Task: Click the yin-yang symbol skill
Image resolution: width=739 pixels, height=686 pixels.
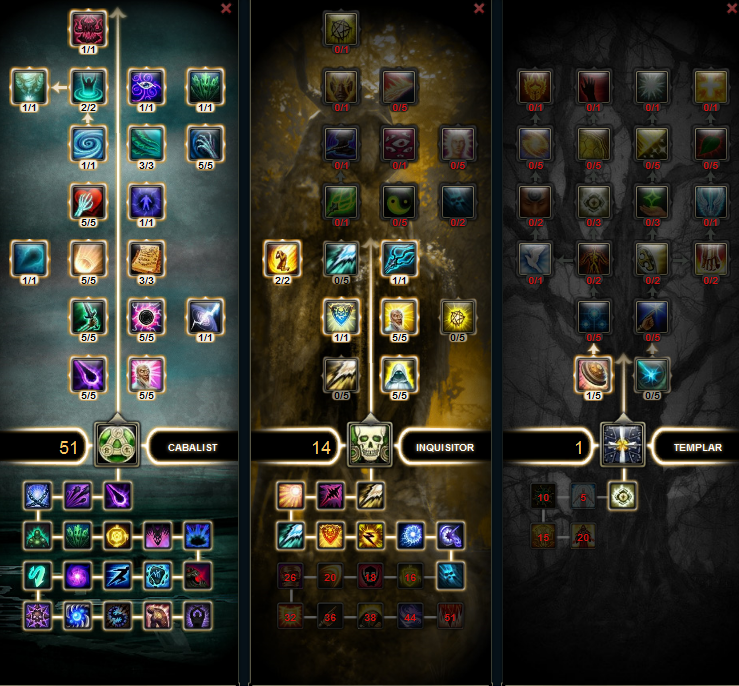Action: click(398, 201)
